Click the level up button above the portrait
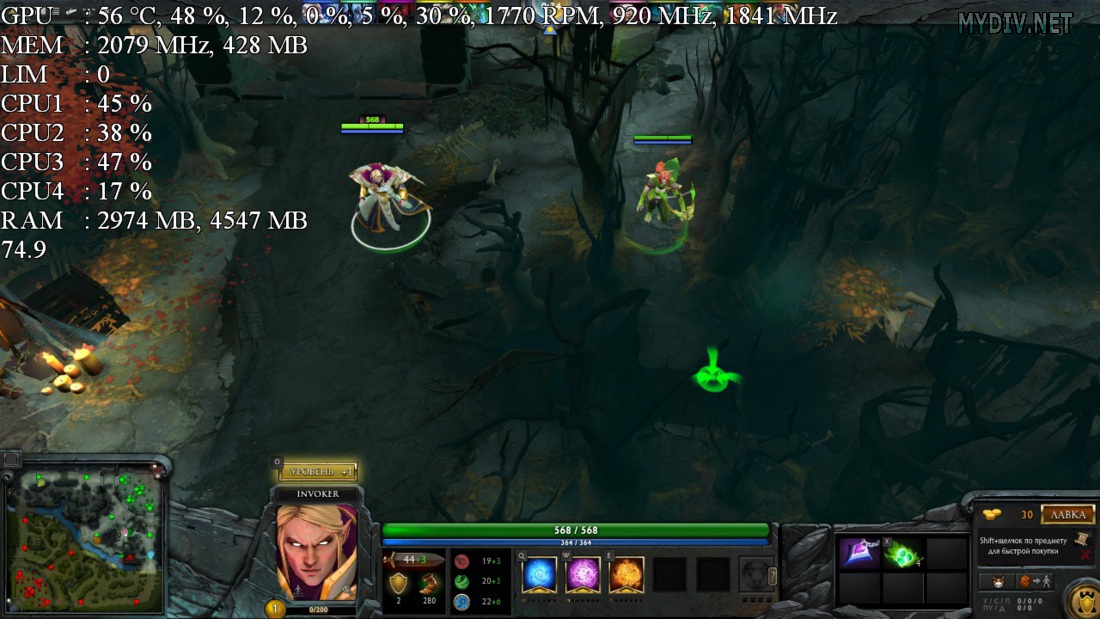1100x619 pixels. pos(317,470)
